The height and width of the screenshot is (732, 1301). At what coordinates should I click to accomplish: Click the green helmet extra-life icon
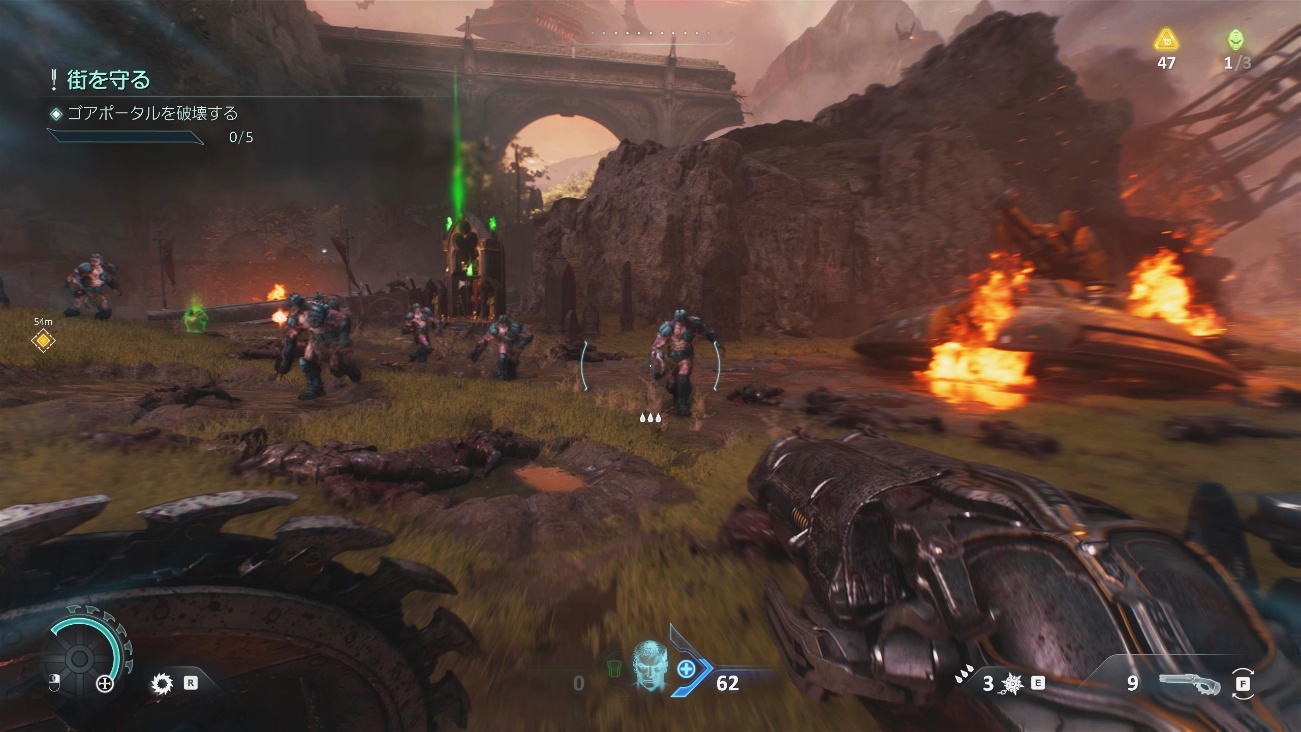[1236, 40]
